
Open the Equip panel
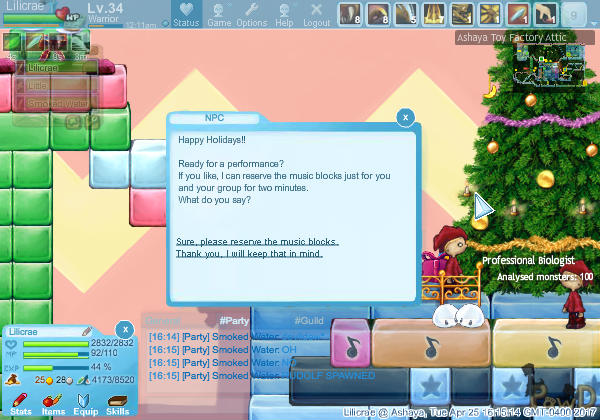[85, 402]
